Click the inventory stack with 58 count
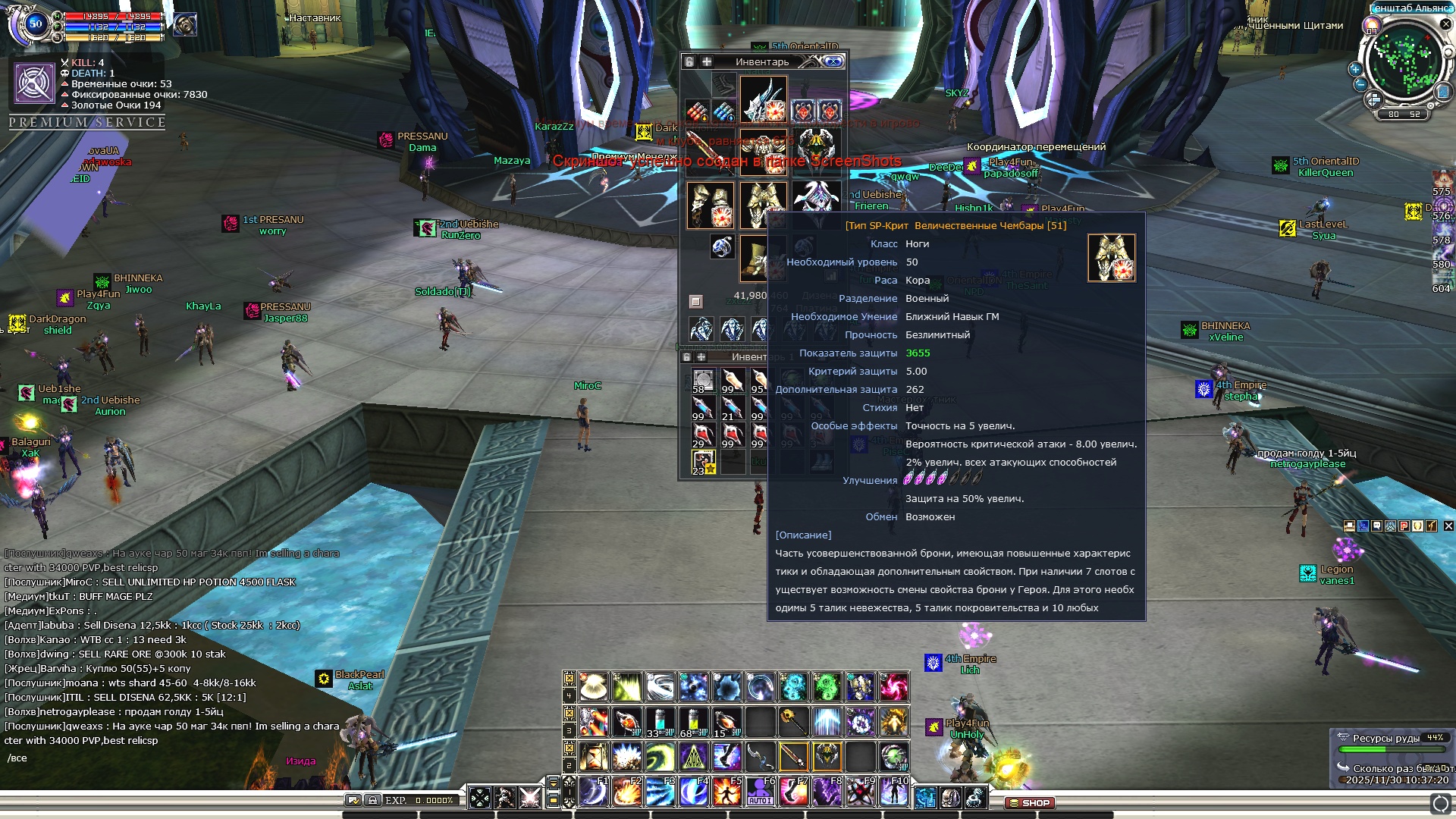This screenshot has width=1456, height=819. pyautogui.click(x=703, y=381)
